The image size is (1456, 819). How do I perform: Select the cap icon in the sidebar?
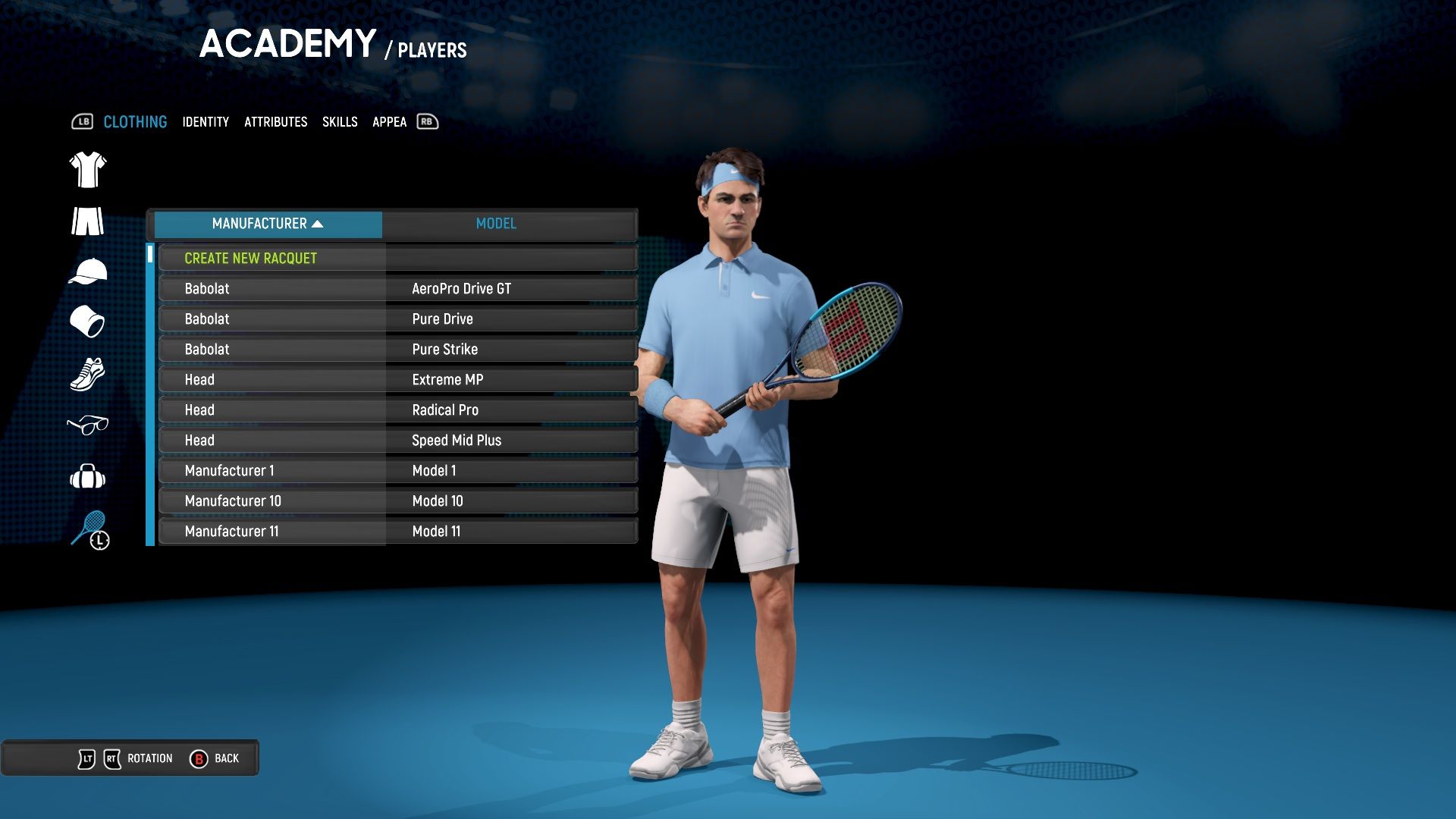pyautogui.click(x=87, y=272)
